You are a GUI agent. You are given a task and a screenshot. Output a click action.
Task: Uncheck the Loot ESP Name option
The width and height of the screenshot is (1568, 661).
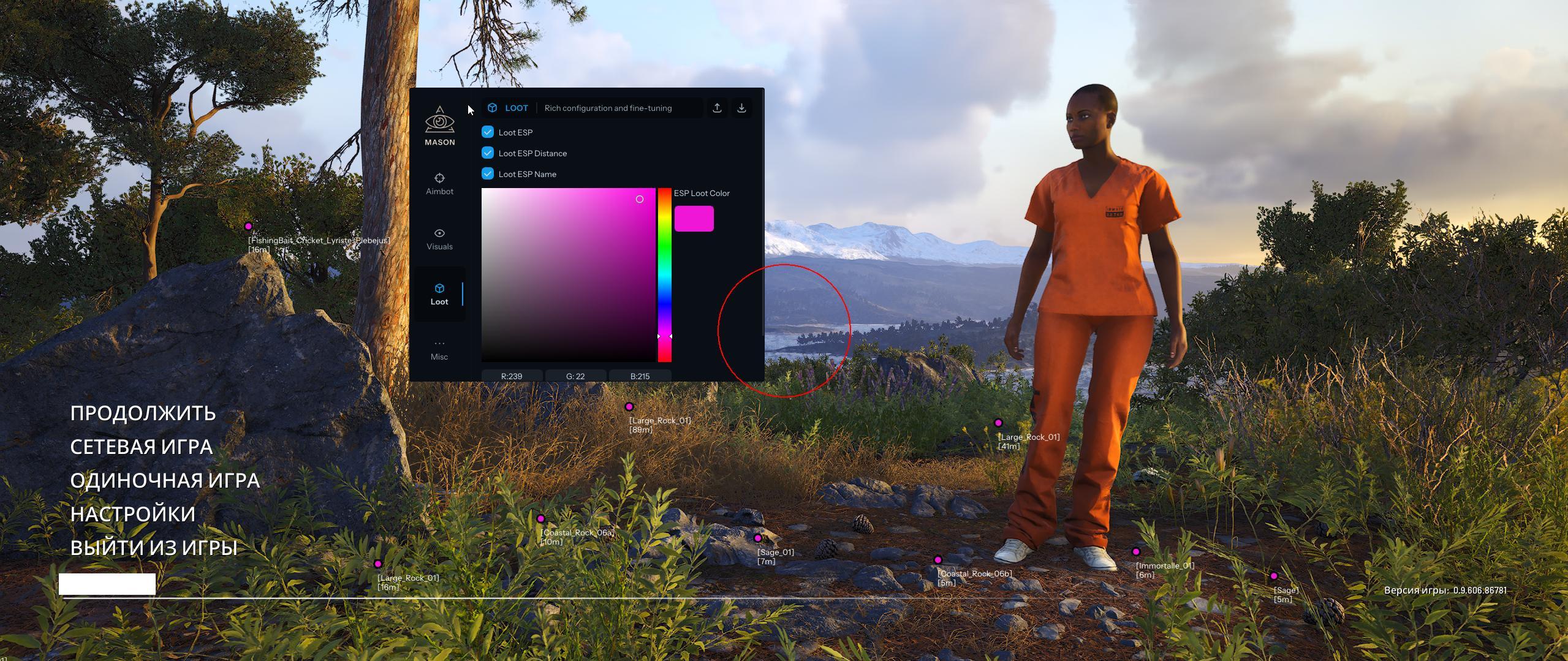(488, 173)
